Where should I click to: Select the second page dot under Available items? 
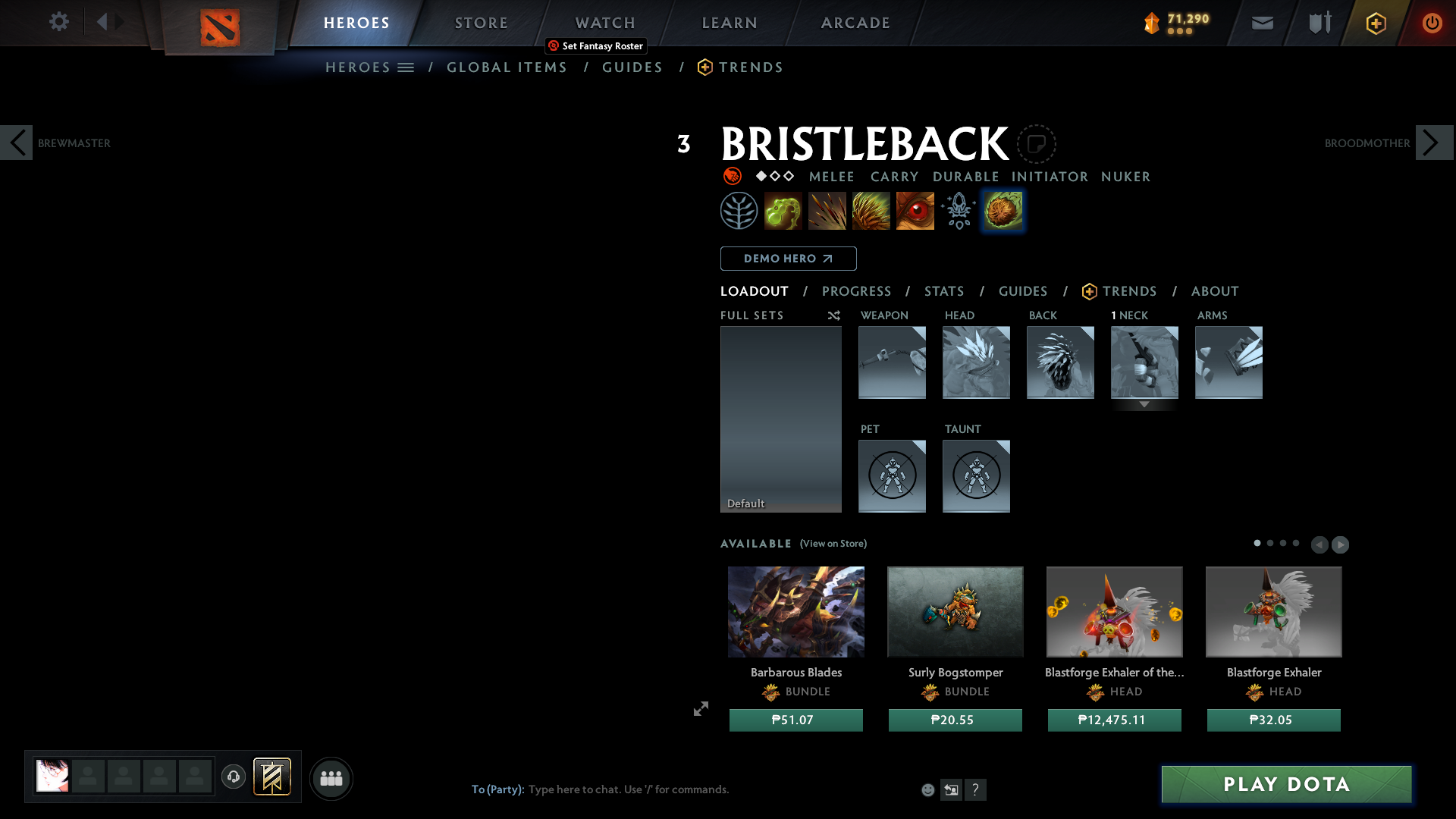click(1270, 543)
